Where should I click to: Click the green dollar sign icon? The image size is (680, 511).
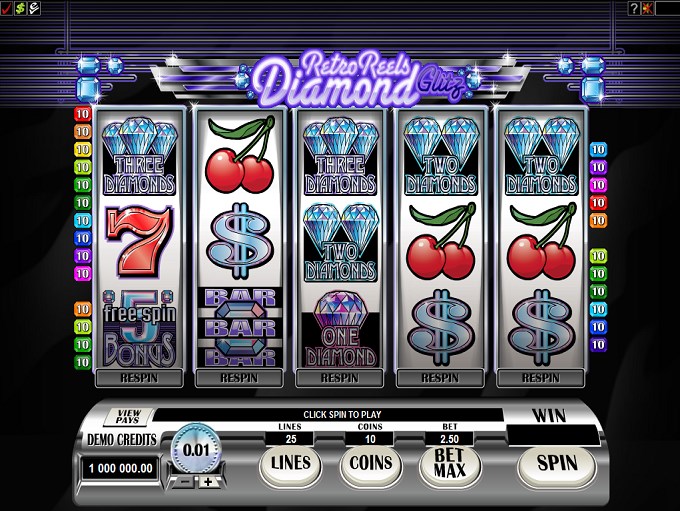(20, 8)
